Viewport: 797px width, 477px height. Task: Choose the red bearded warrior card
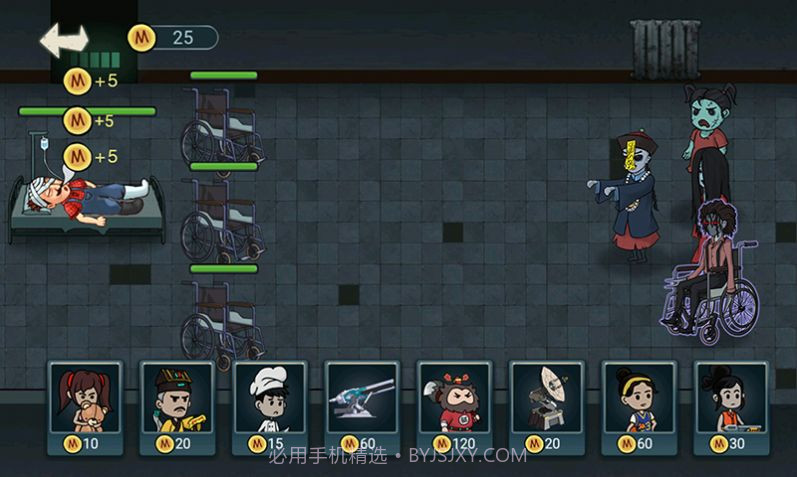454,407
